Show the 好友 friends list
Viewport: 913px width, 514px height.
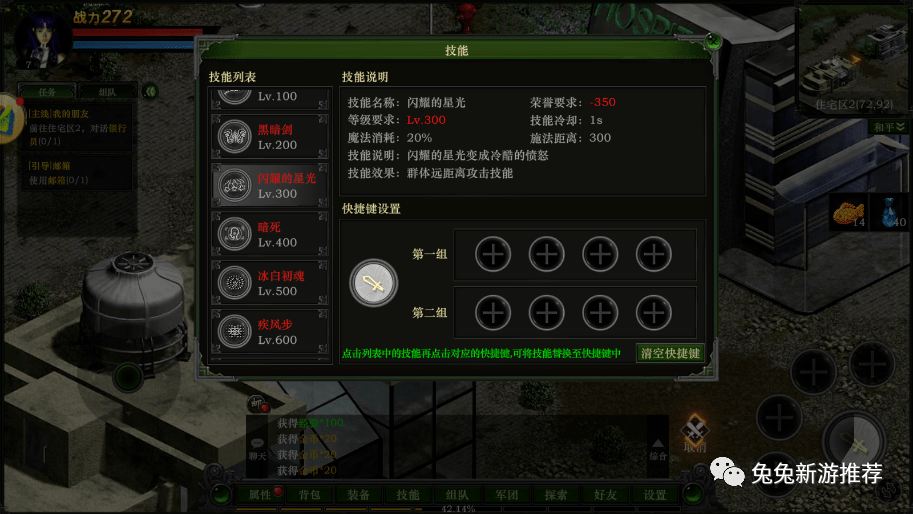(x=605, y=495)
